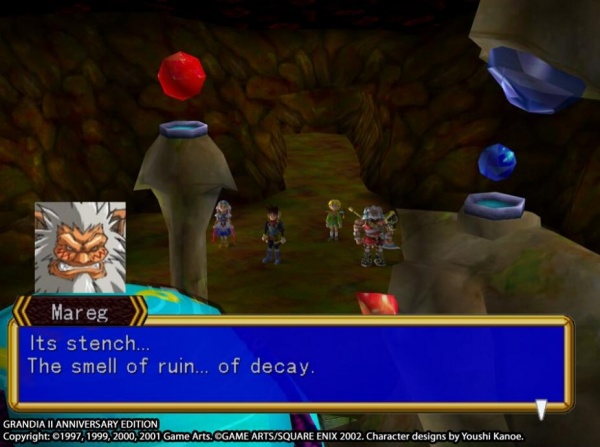
Task: Click Mareg's blue dialogue text box
Action: 290,364
